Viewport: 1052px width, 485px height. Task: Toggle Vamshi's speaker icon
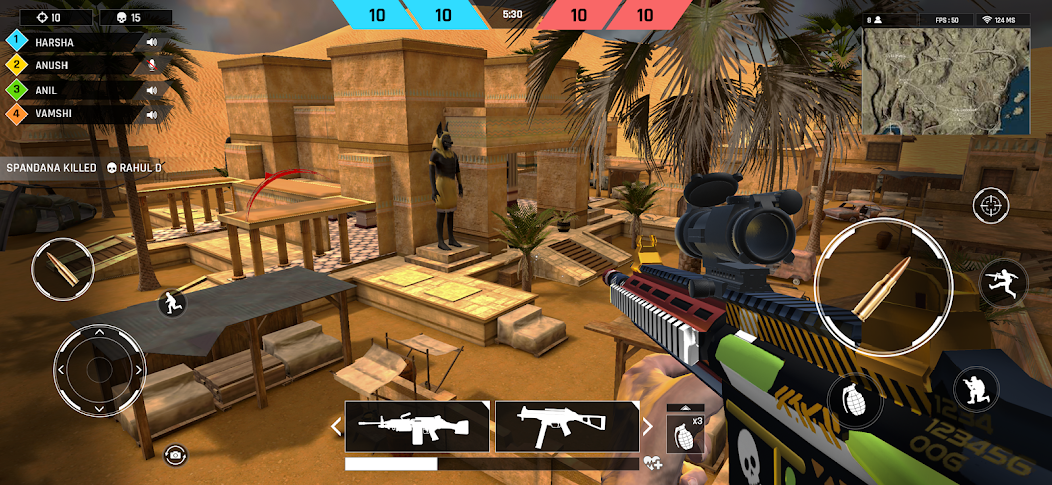tap(152, 114)
